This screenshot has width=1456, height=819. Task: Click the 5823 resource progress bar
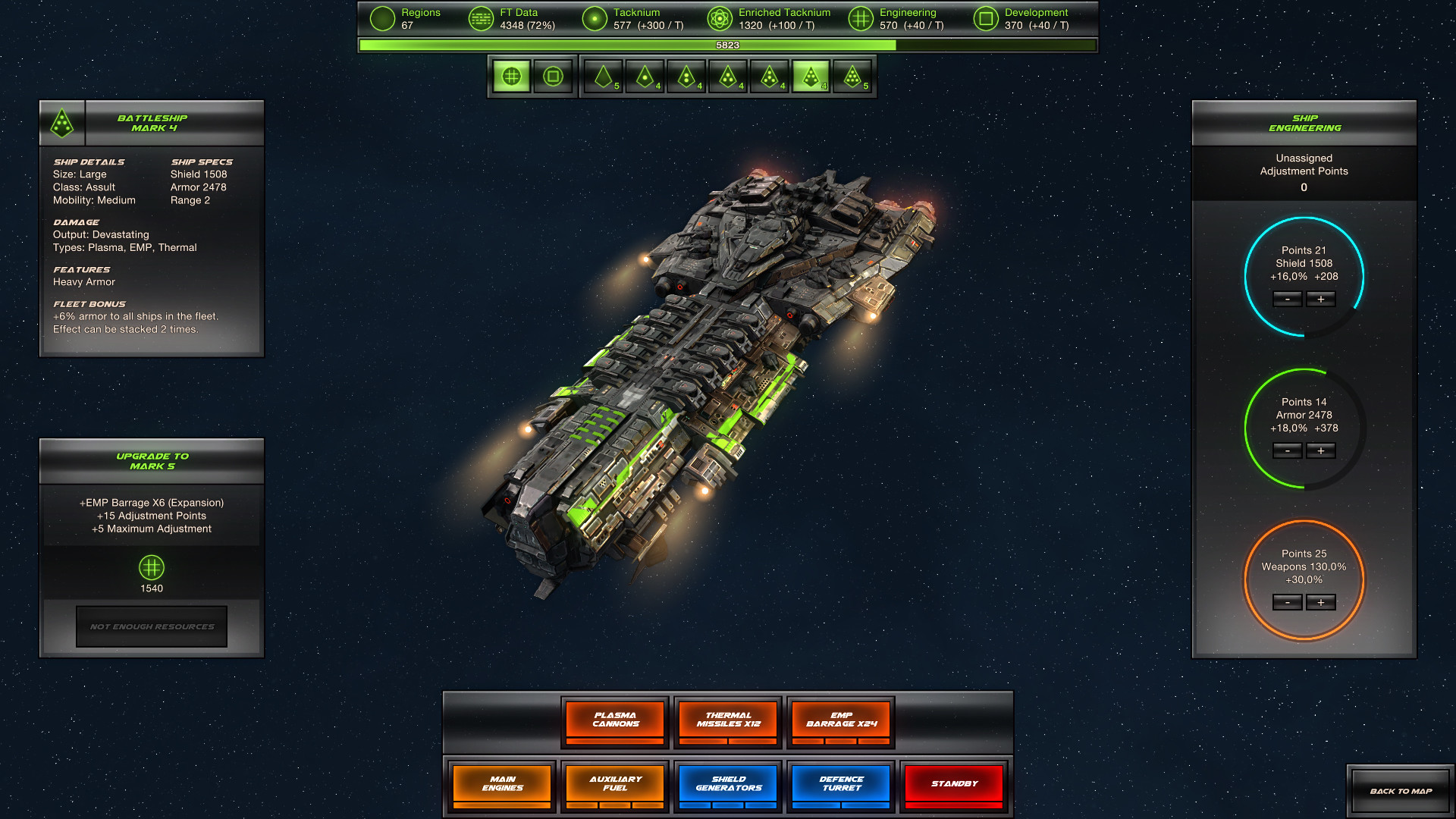pyautogui.click(x=726, y=45)
